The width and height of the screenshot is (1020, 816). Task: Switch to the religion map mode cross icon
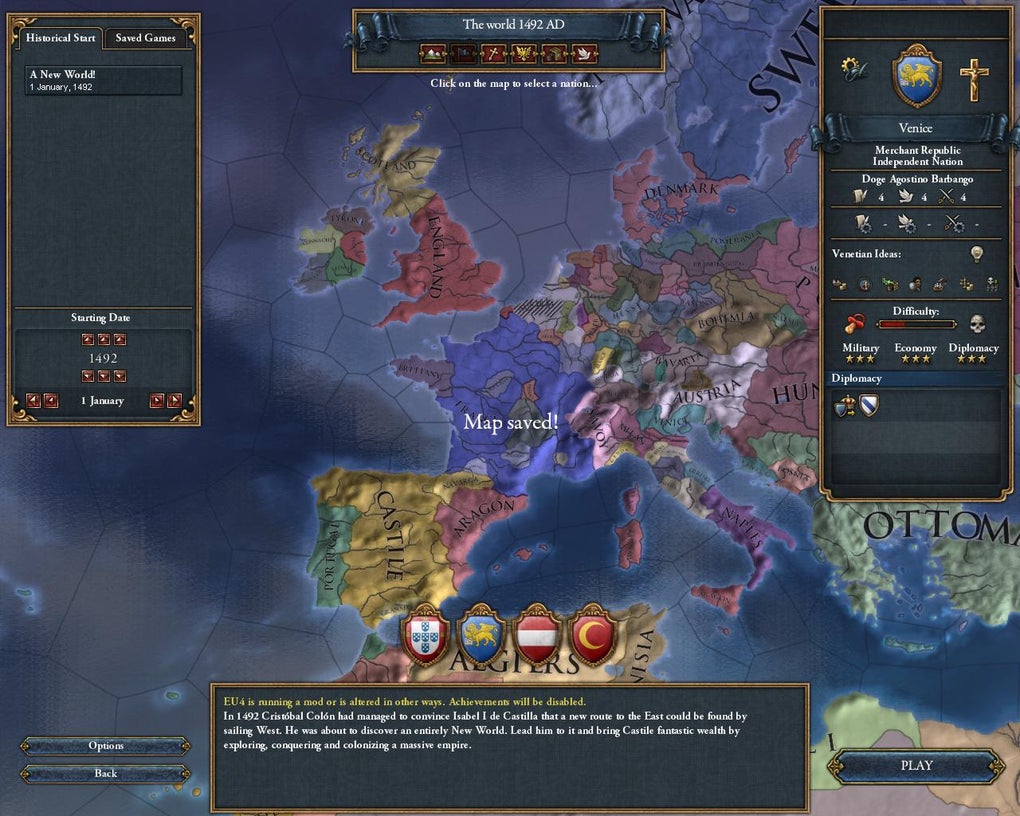493,53
